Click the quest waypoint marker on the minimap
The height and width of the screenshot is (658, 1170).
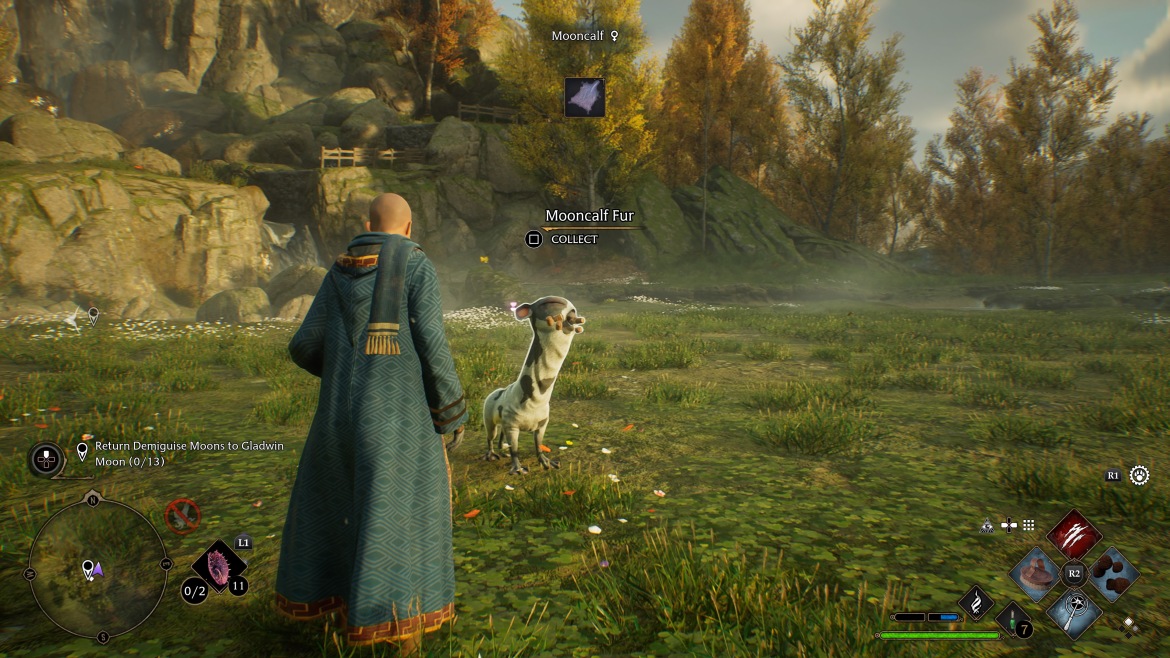click(x=89, y=568)
